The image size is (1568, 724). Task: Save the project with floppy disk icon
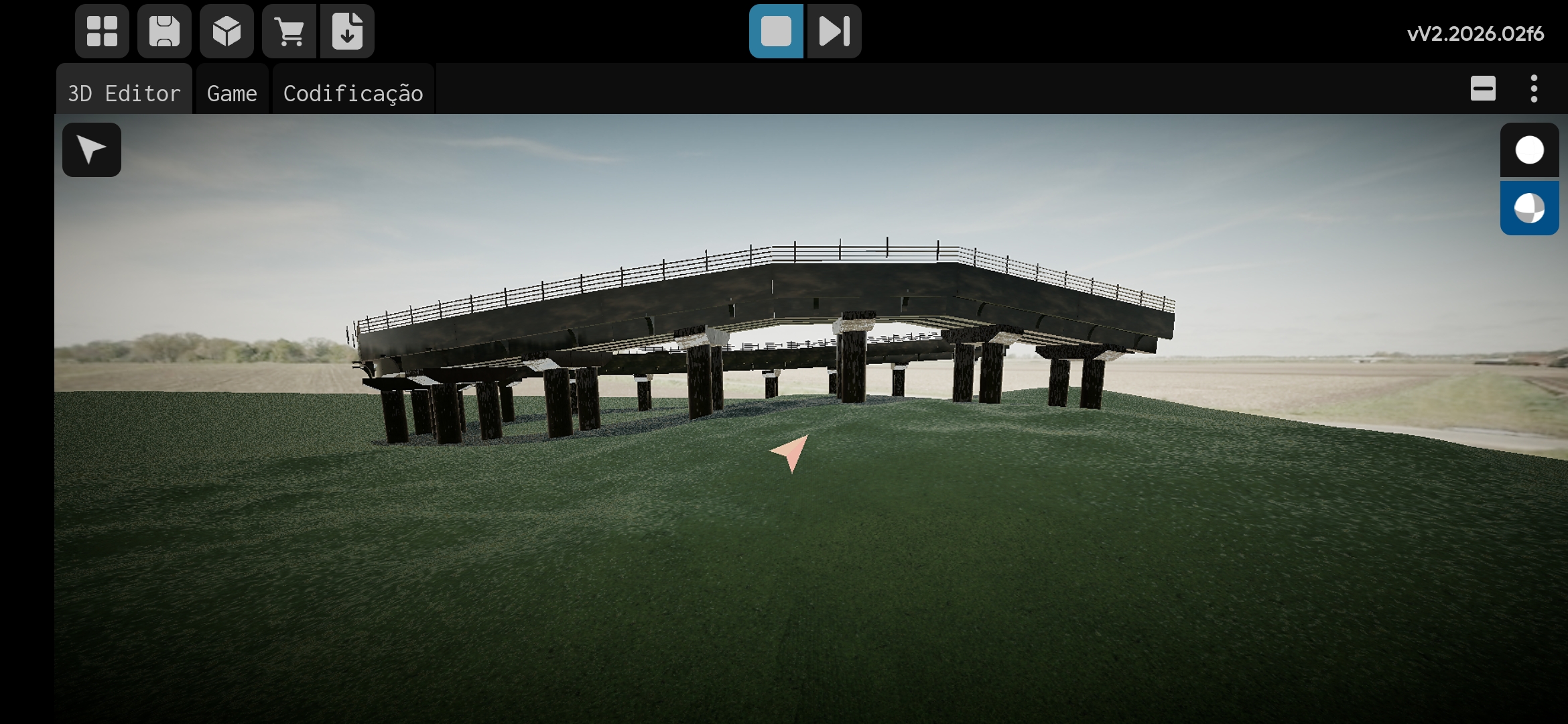(164, 32)
